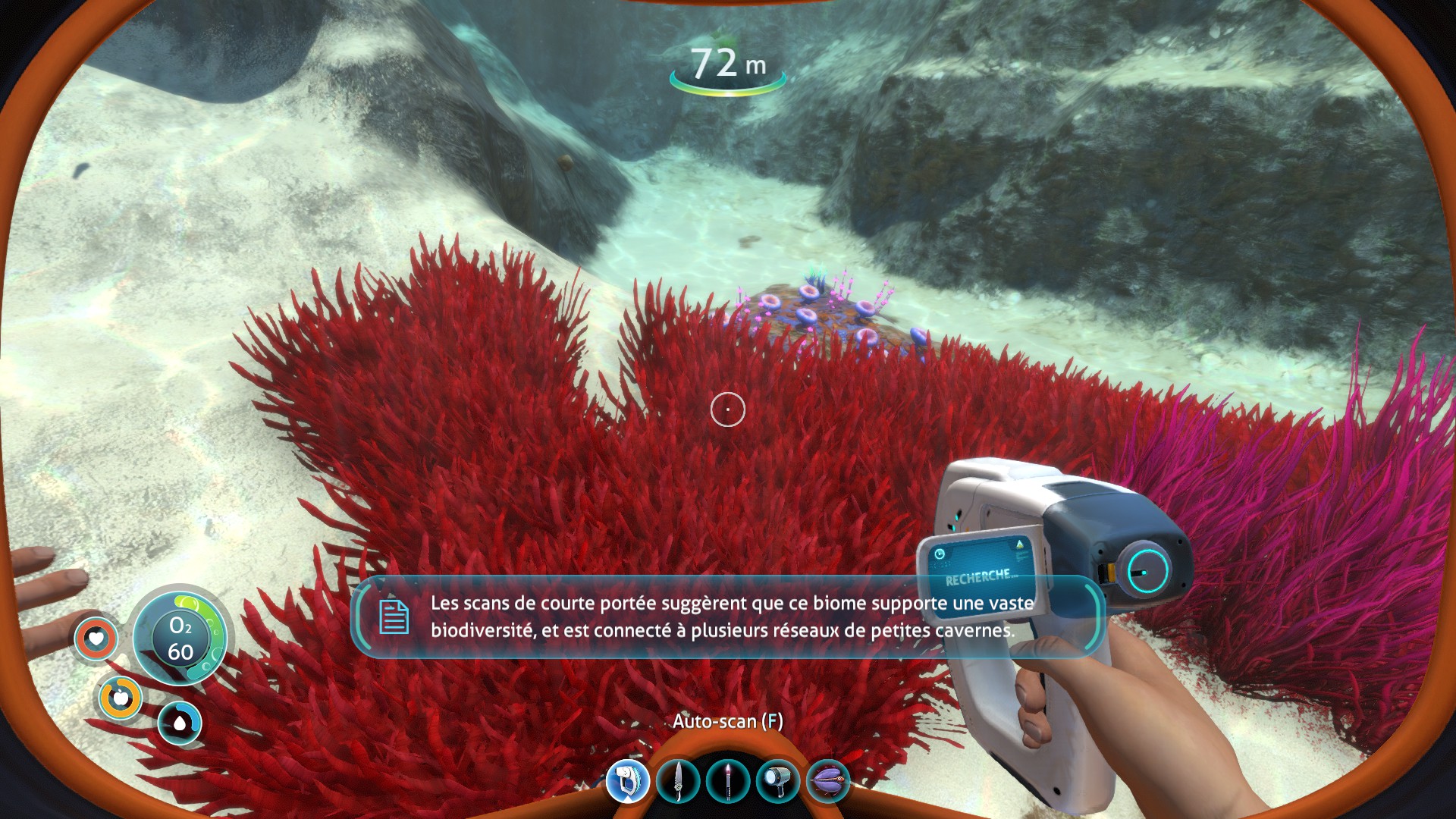
Task: Click the document icon in the notification
Action: 394,616
